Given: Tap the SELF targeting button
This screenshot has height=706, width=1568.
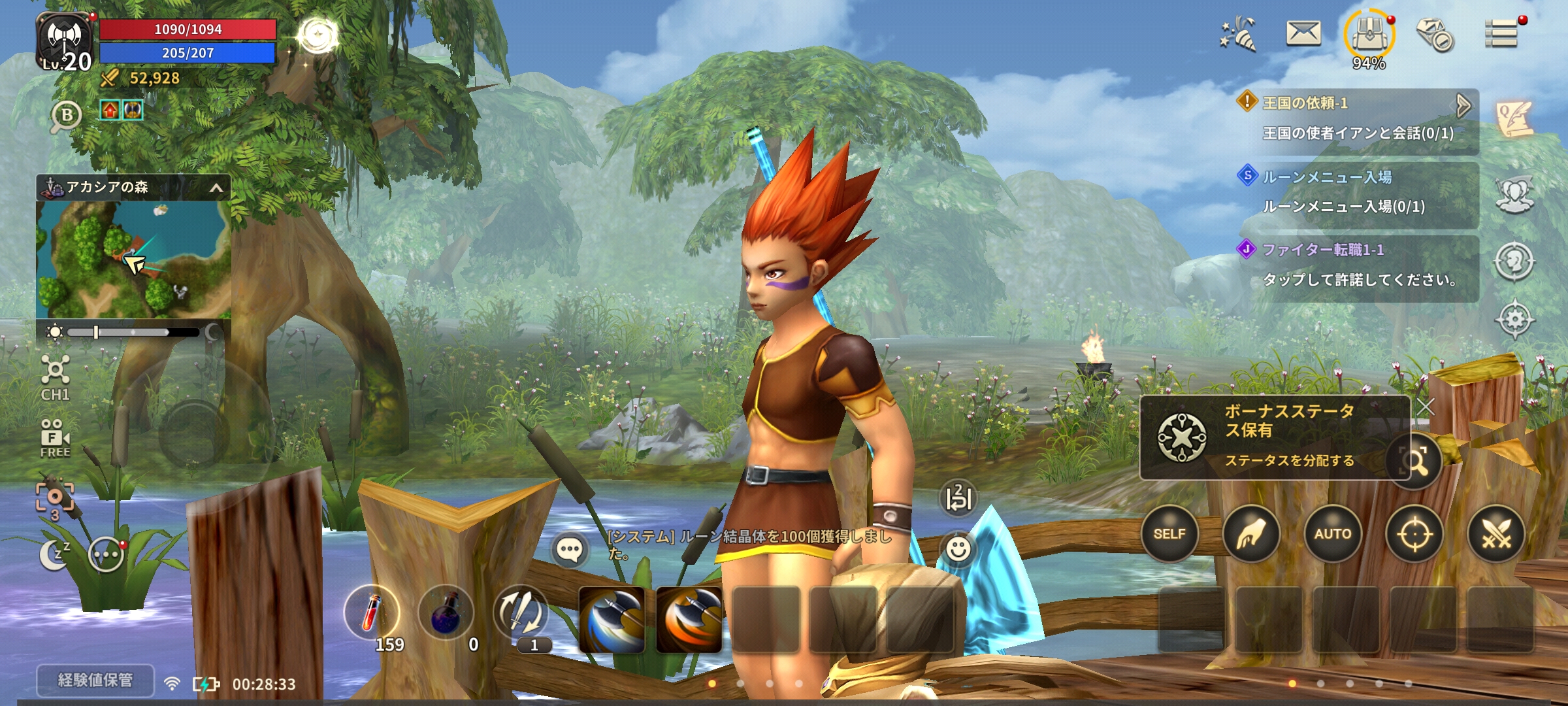Looking at the screenshot, I should pos(1169,534).
